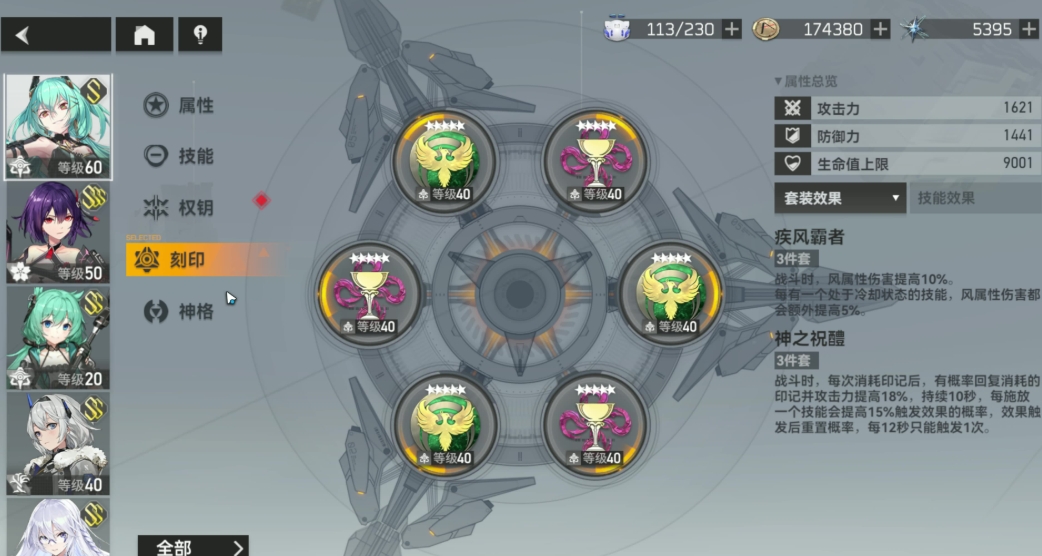This screenshot has width=1042, height=556.
Task: Open the lightbulb hint button
Action: pos(199,35)
